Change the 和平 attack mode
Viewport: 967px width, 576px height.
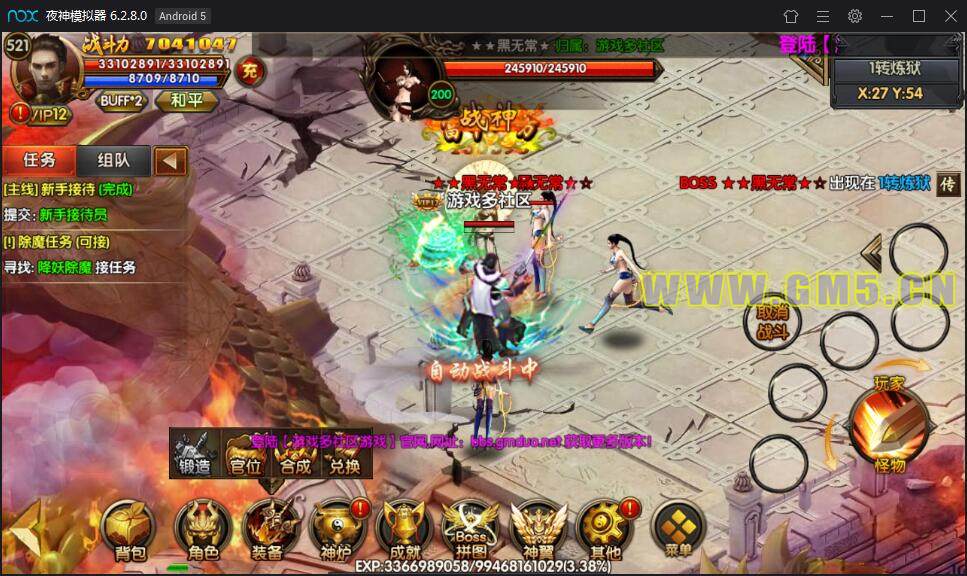[x=185, y=100]
